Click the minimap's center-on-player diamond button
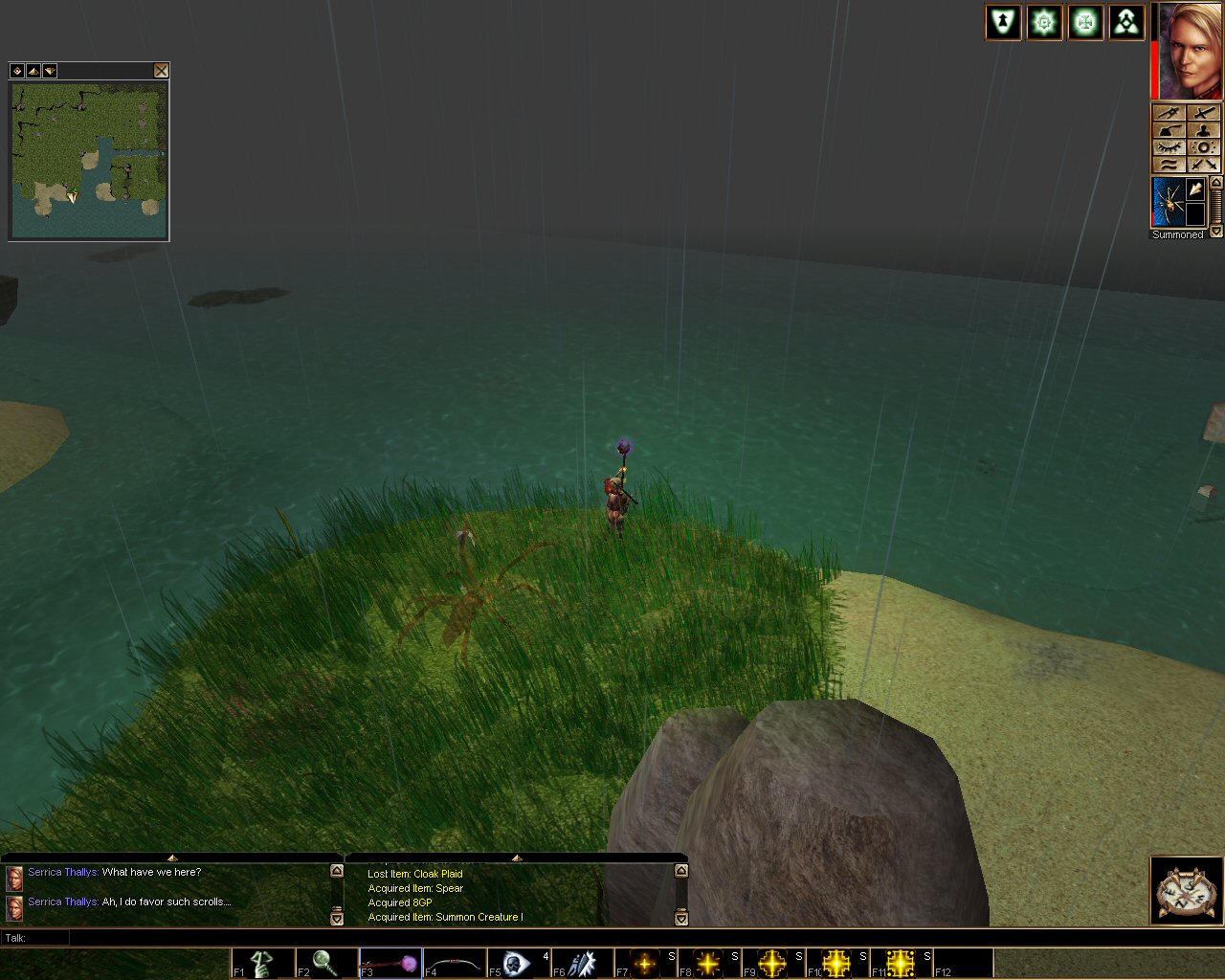Viewport: 1225px width, 980px height. point(16,71)
